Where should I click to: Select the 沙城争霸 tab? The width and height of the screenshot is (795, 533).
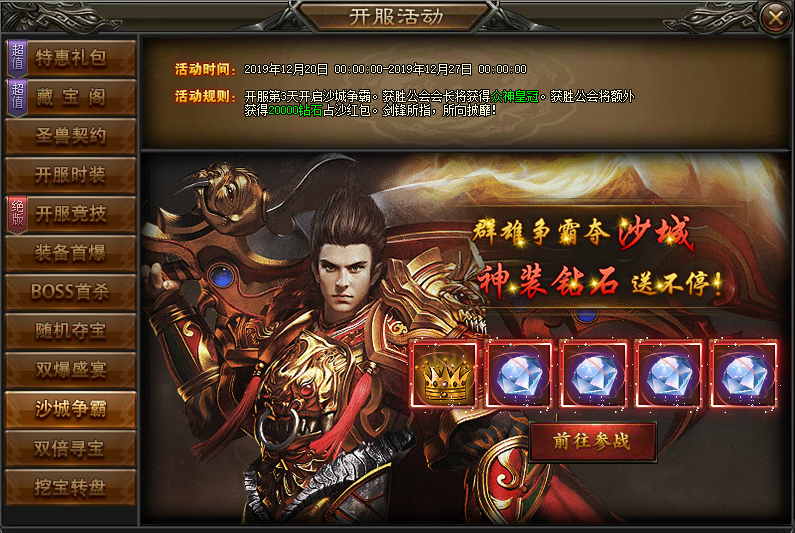point(70,408)
